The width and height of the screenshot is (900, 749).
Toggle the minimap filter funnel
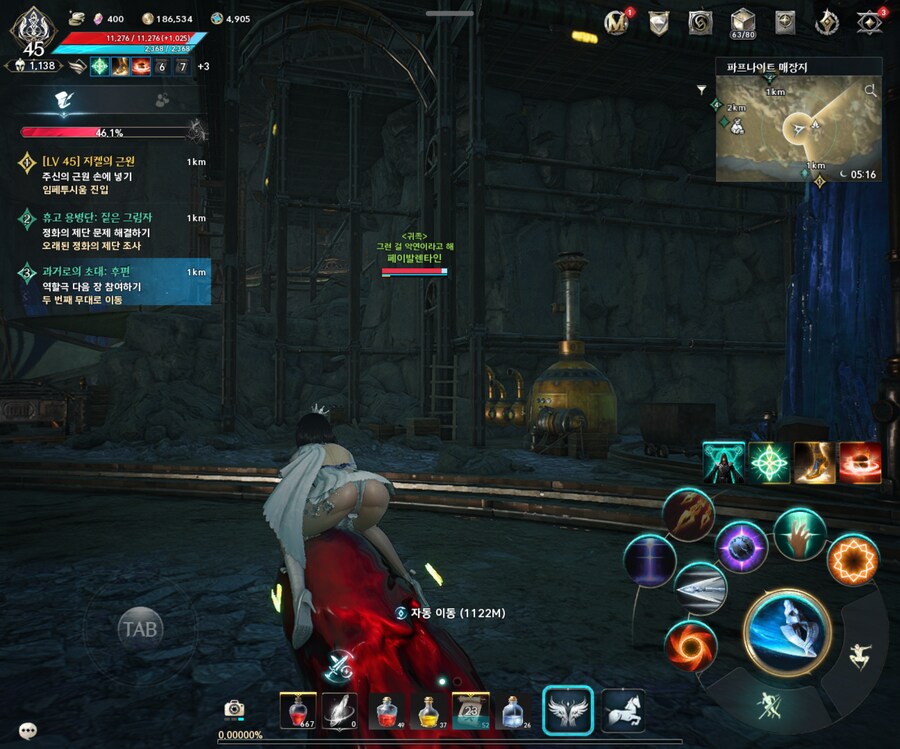click(x=702, y=89)
